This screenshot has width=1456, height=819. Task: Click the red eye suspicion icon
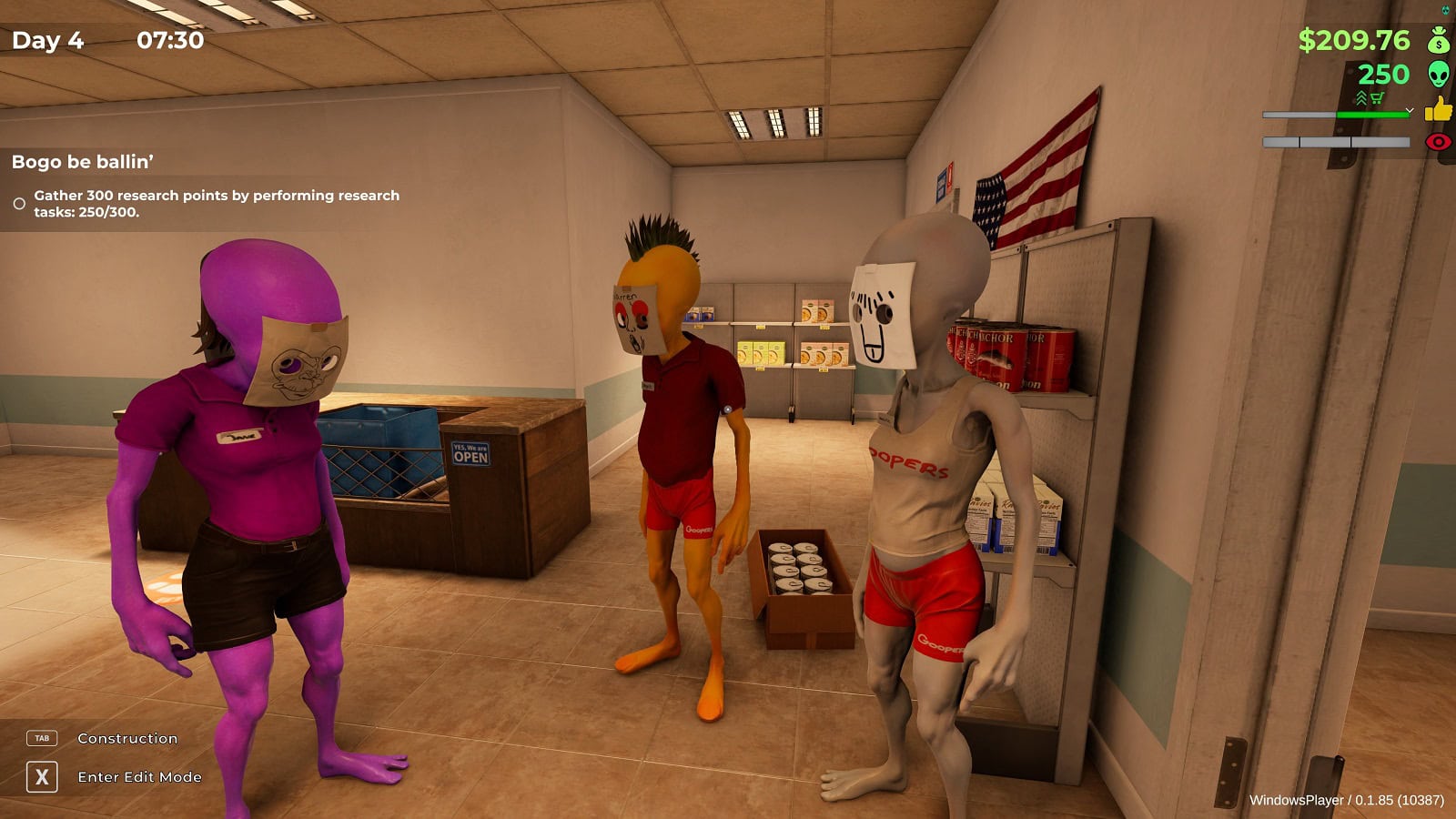pos(1438,142)
